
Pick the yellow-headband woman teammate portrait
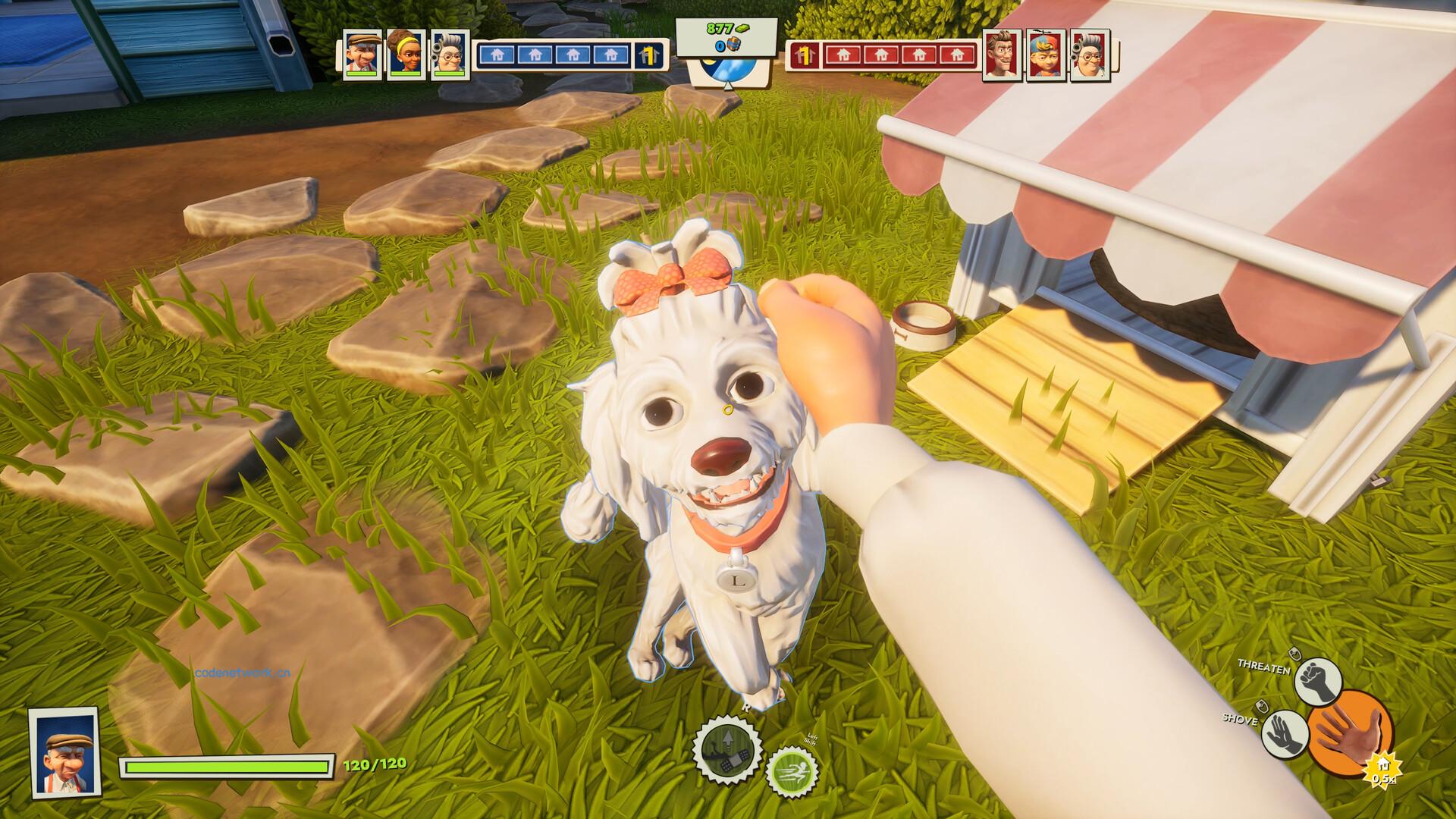point(405,55)
